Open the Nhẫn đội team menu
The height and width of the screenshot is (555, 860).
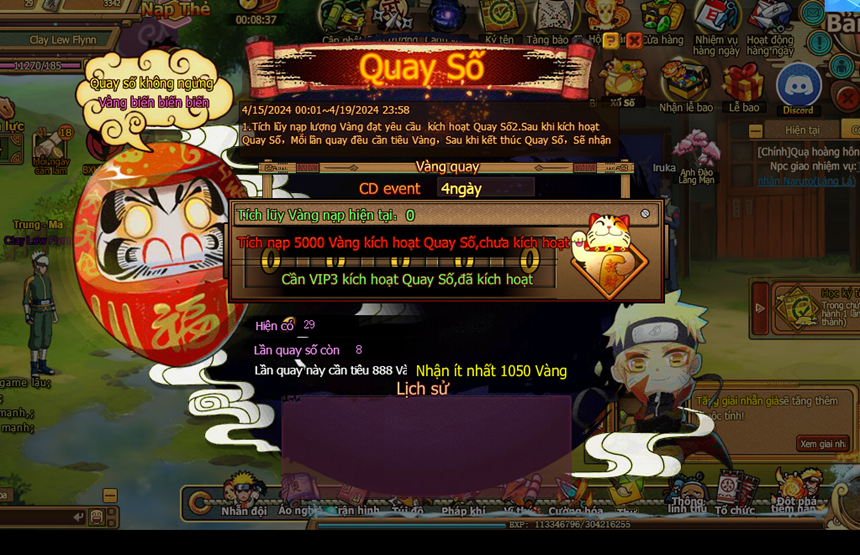pyautogui.click(x=244, y=495)
